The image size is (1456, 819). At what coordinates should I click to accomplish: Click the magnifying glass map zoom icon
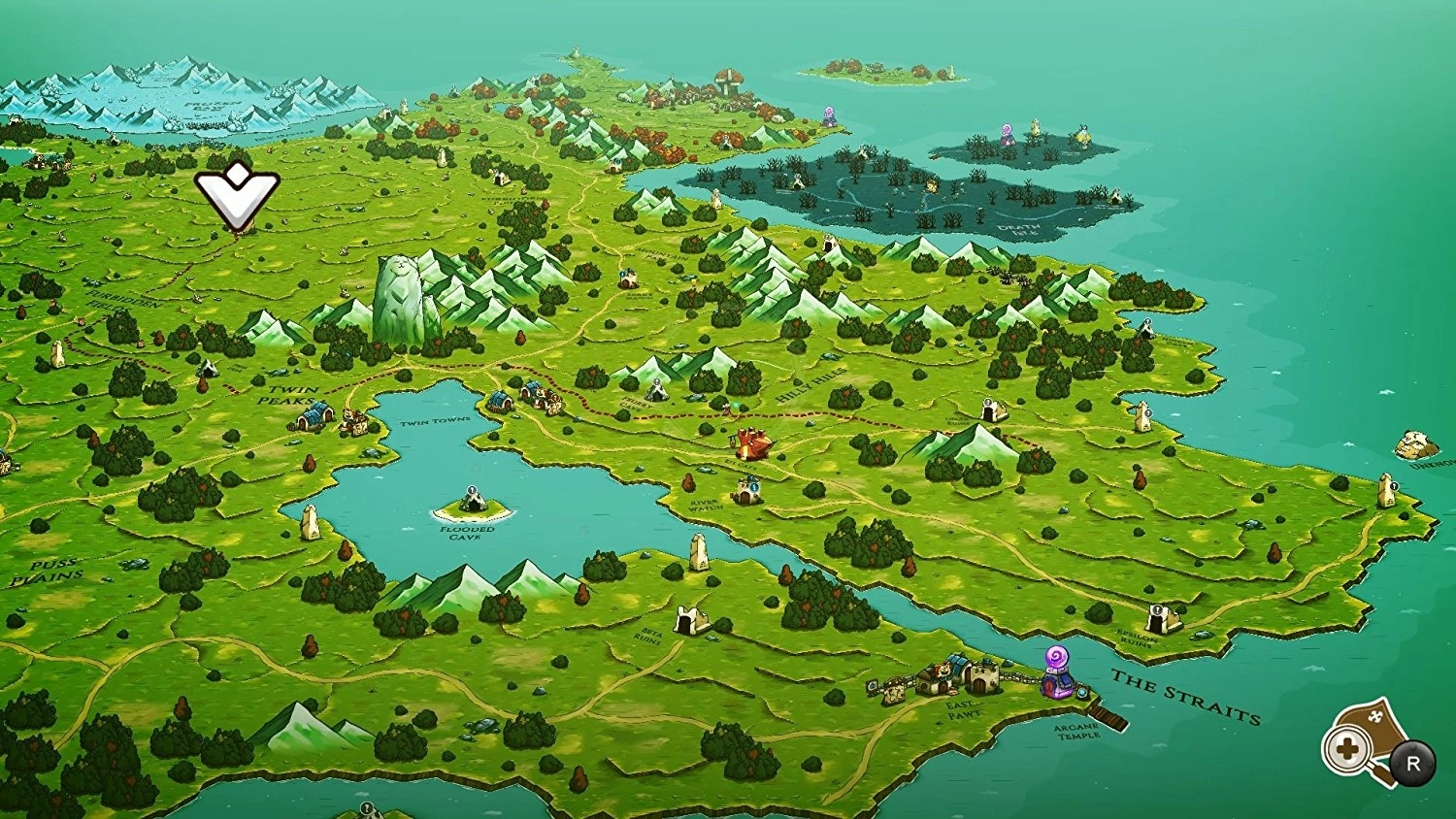[1348, 748]
